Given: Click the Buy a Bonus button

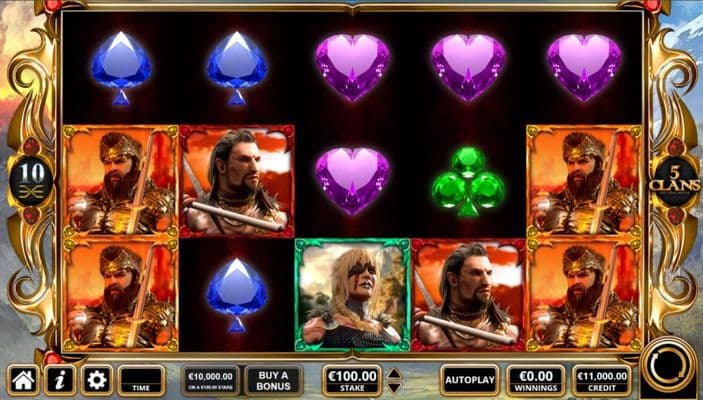Looking at the screenshot, I should pos(273,380).
